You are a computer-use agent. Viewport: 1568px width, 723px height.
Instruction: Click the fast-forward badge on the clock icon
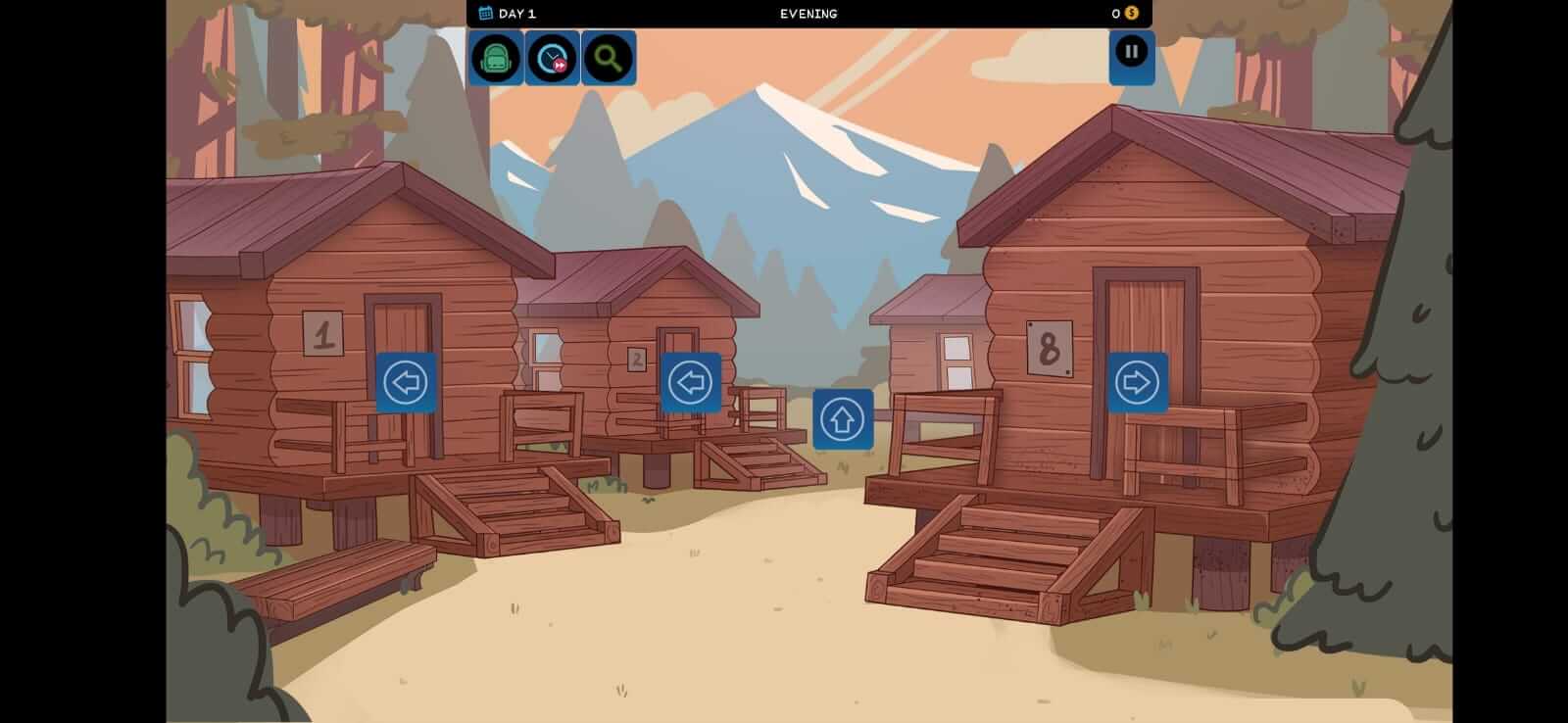(562, 67)
